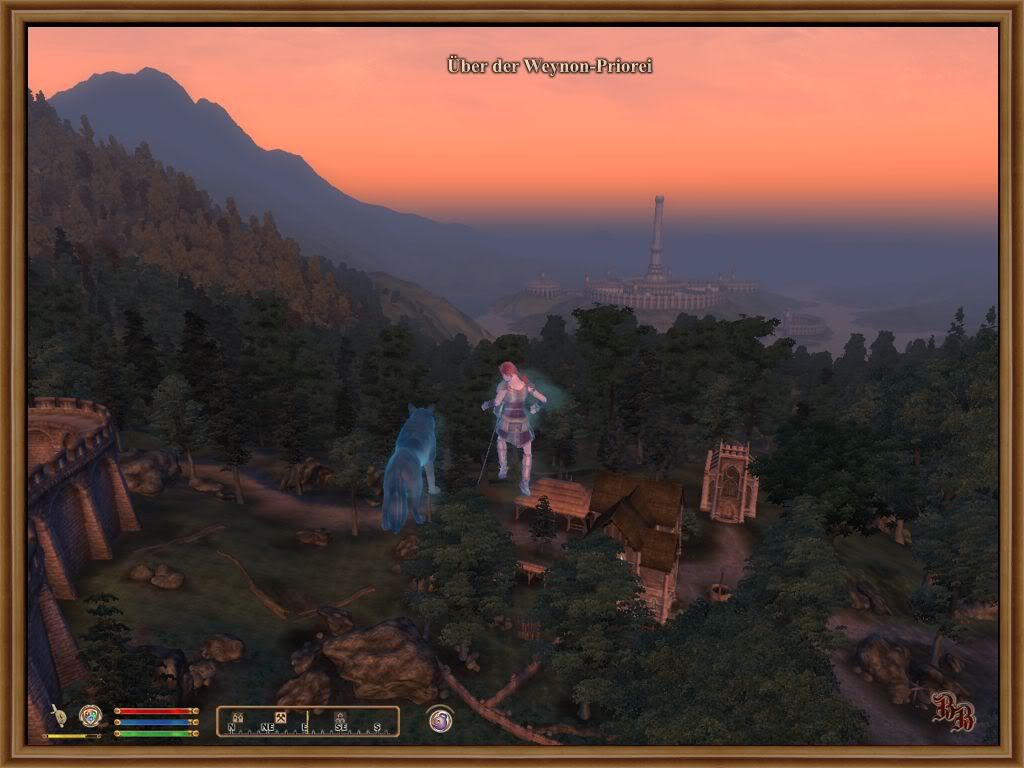This screenshot has width=1024, height=768.
Task: Select the crossed pickaxes mine marker on compass
Action: (281, 717)
